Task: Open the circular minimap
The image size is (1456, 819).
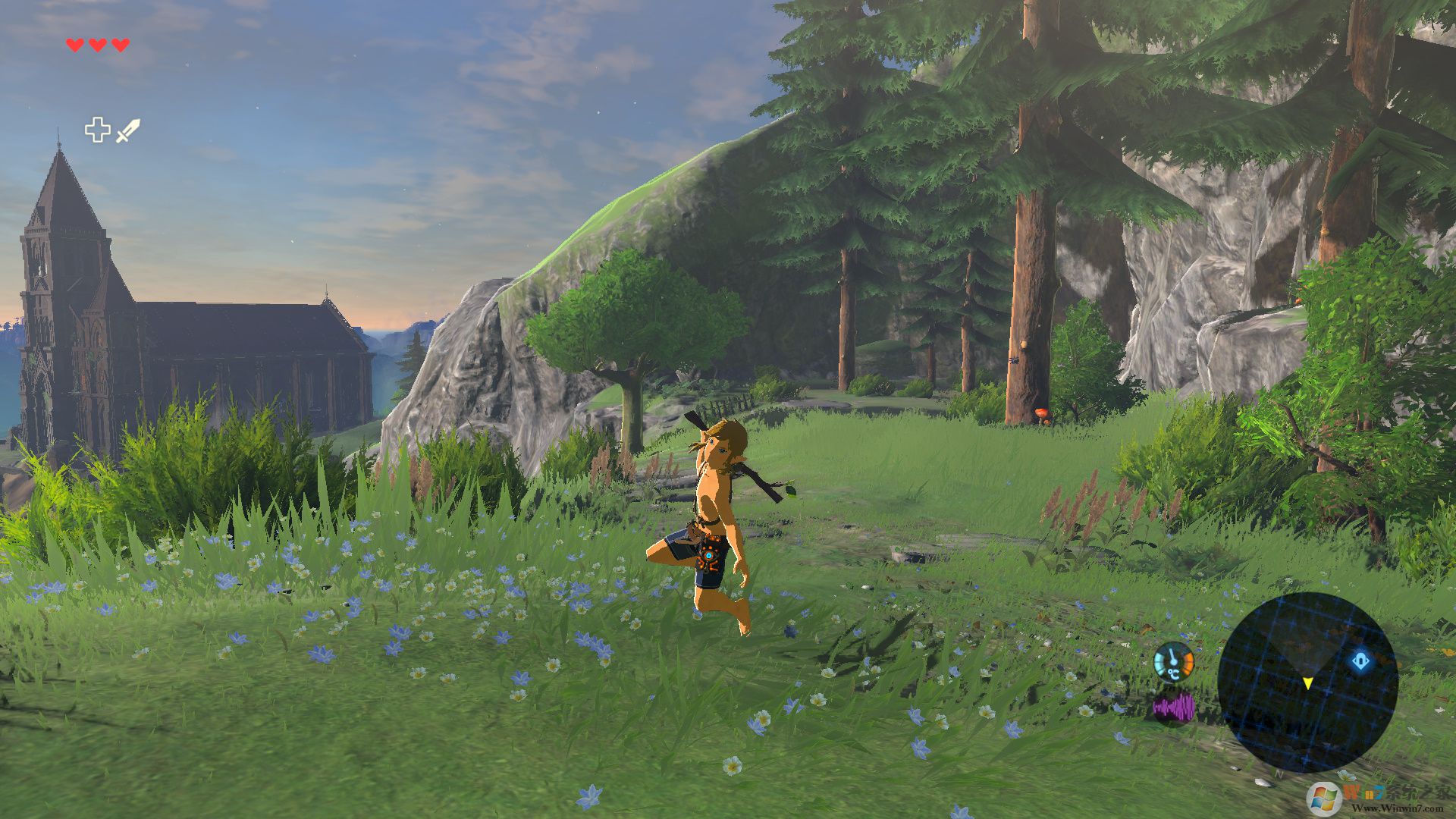Action: (x=1307, y=681)
